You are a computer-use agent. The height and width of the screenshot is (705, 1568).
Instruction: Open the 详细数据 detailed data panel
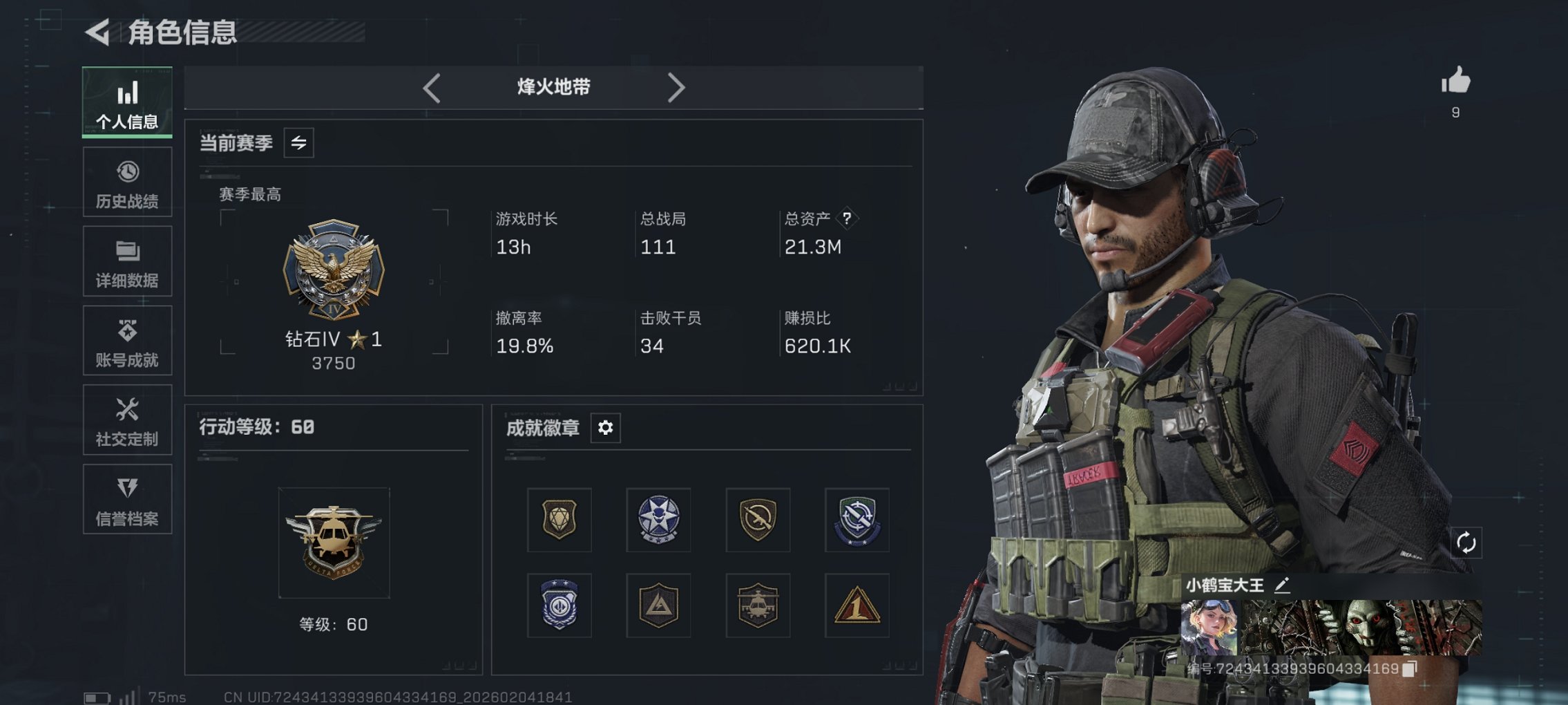tap(127, 261)
